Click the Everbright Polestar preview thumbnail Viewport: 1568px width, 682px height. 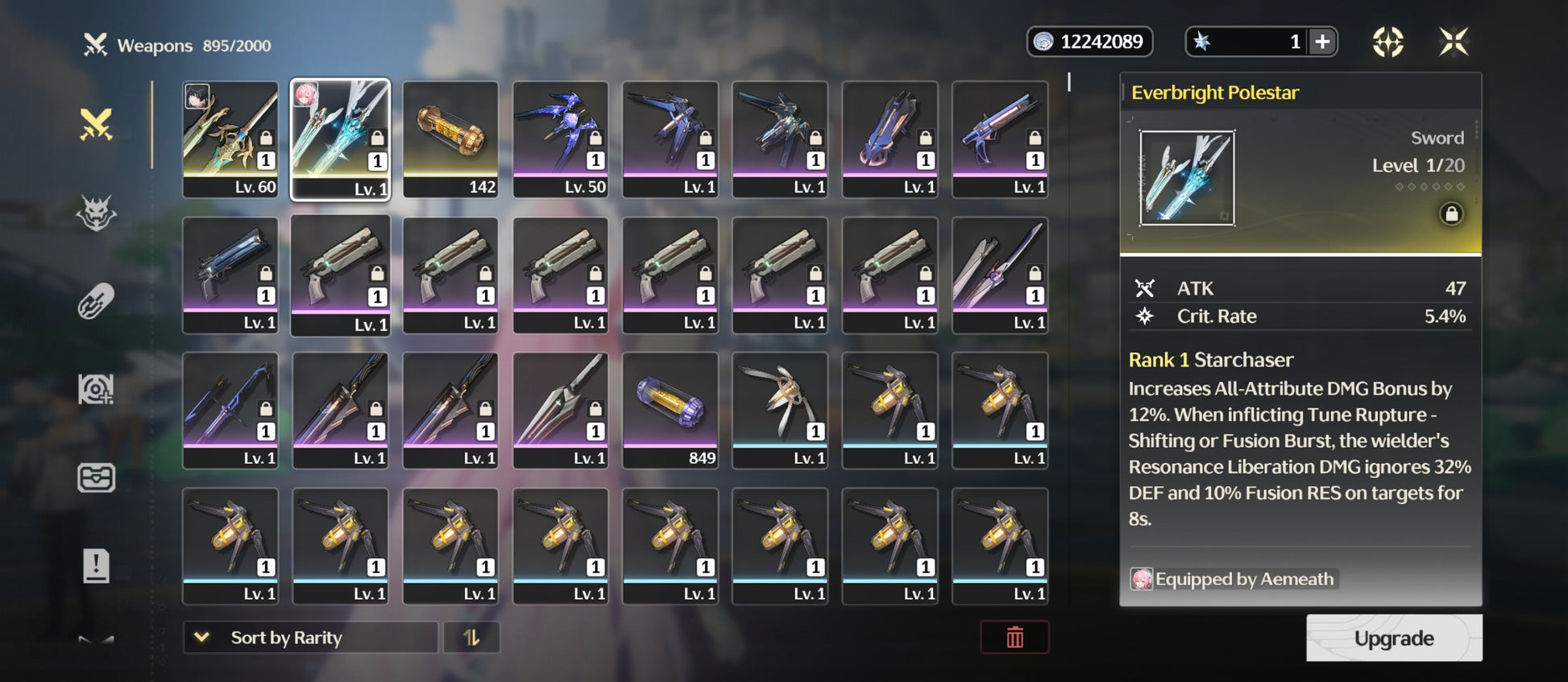pyautogui.click(x=1187, y=178)
